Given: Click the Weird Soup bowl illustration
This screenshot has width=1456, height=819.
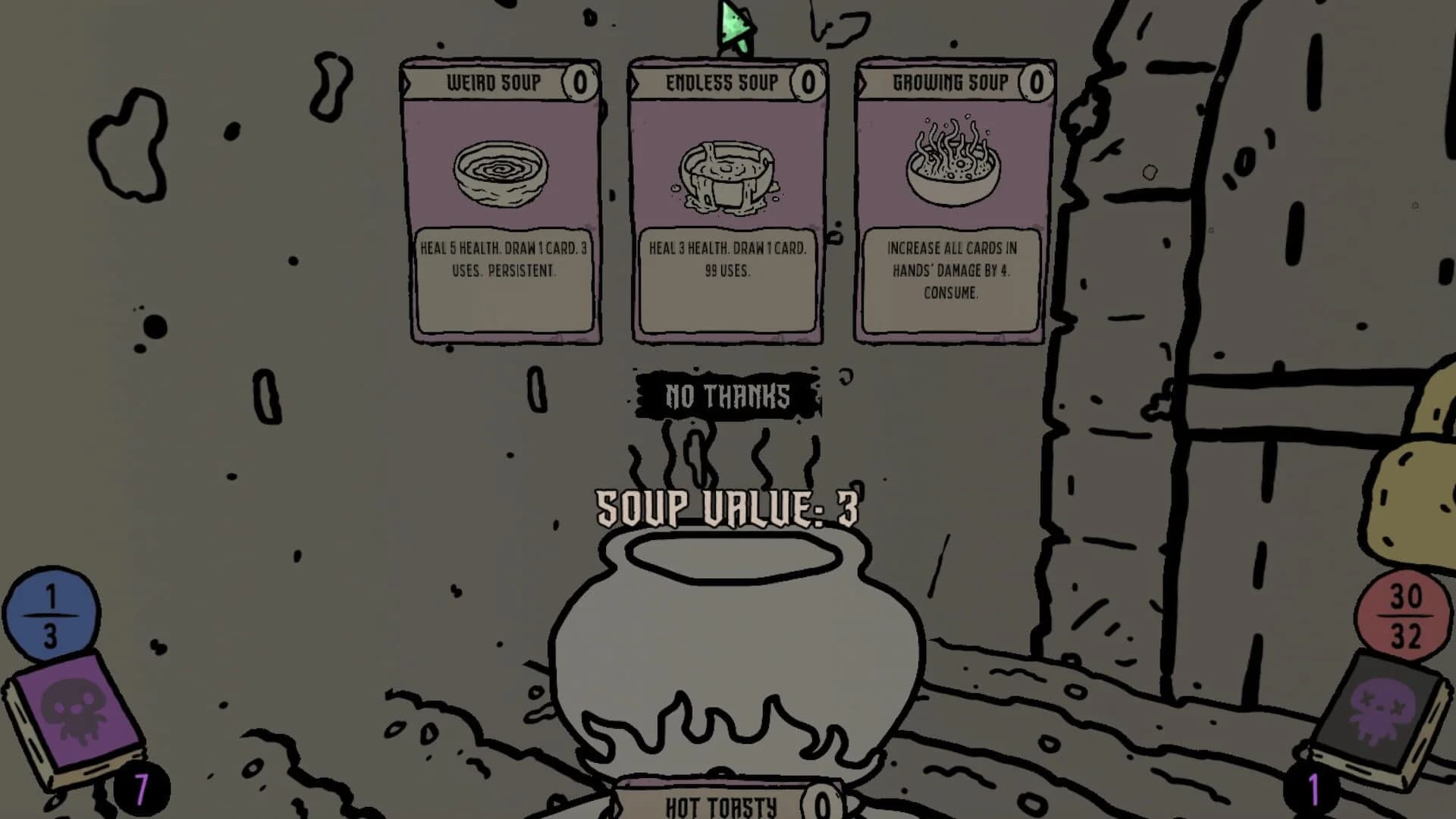Looking at the screenshot, I should click(502, 174).
